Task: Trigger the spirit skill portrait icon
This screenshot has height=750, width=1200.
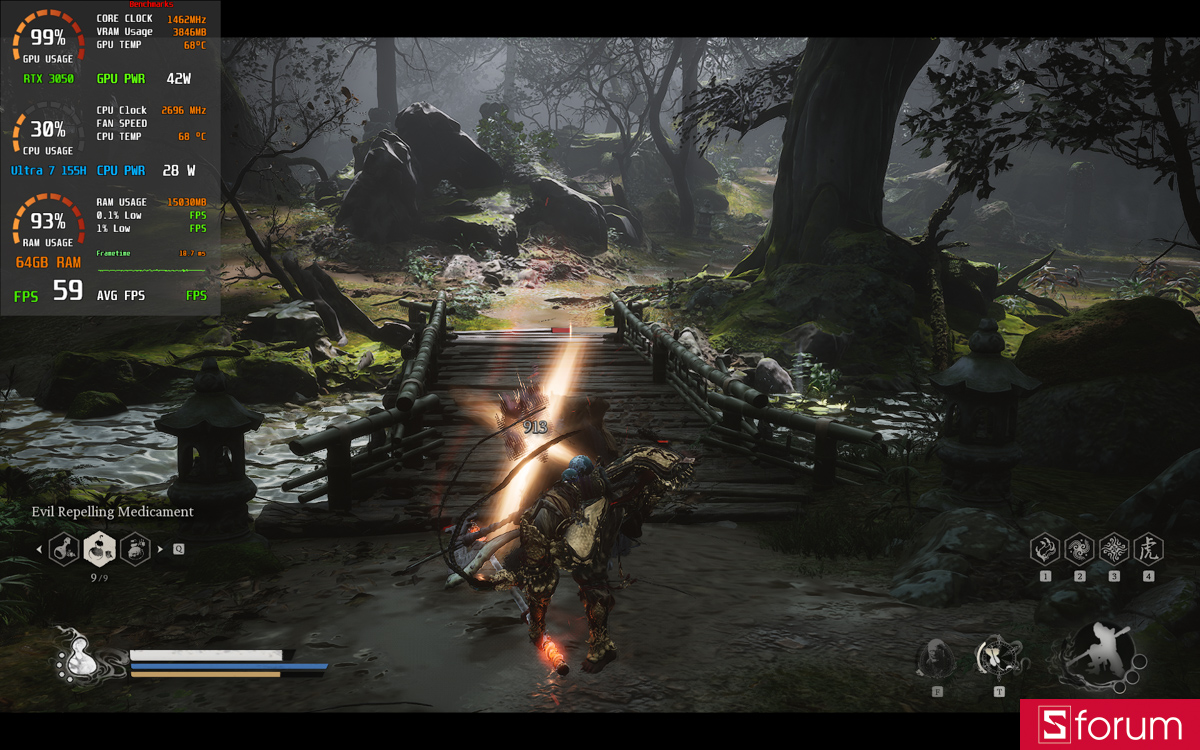Action: coord(937,658)
